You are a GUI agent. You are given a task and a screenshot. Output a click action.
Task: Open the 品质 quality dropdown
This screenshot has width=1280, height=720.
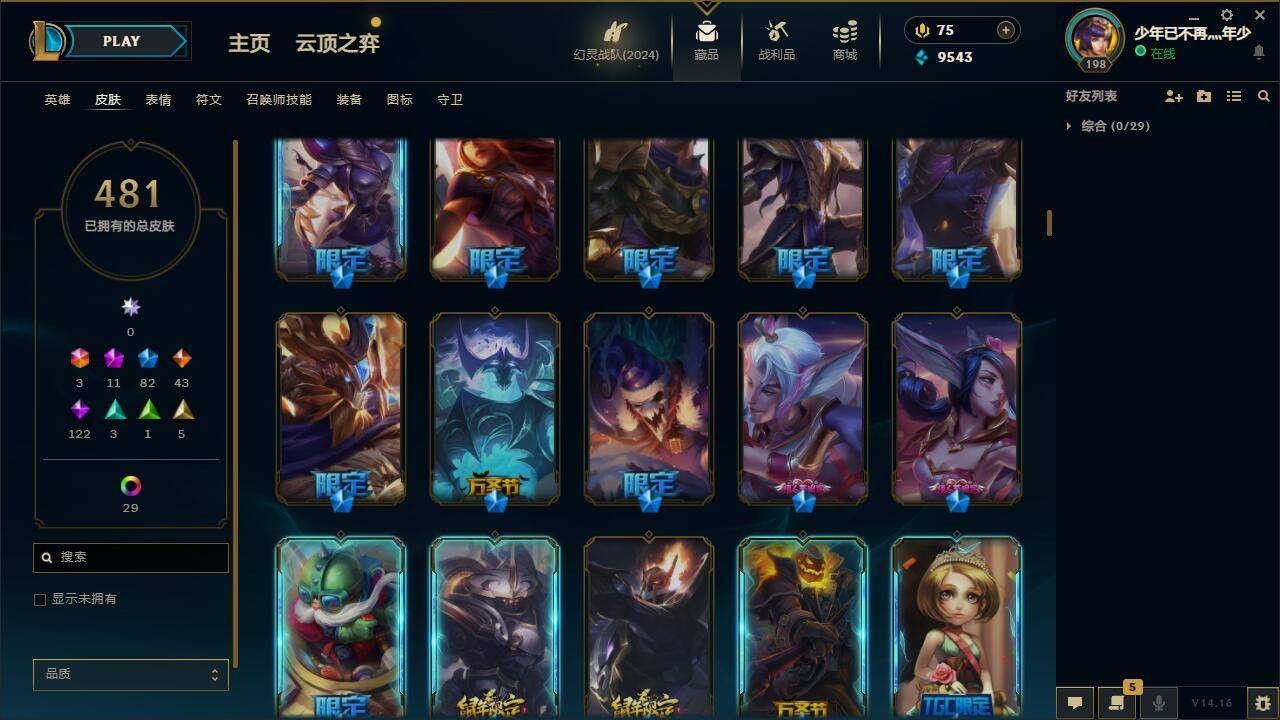pyautogui.click(x=130, y=674)
